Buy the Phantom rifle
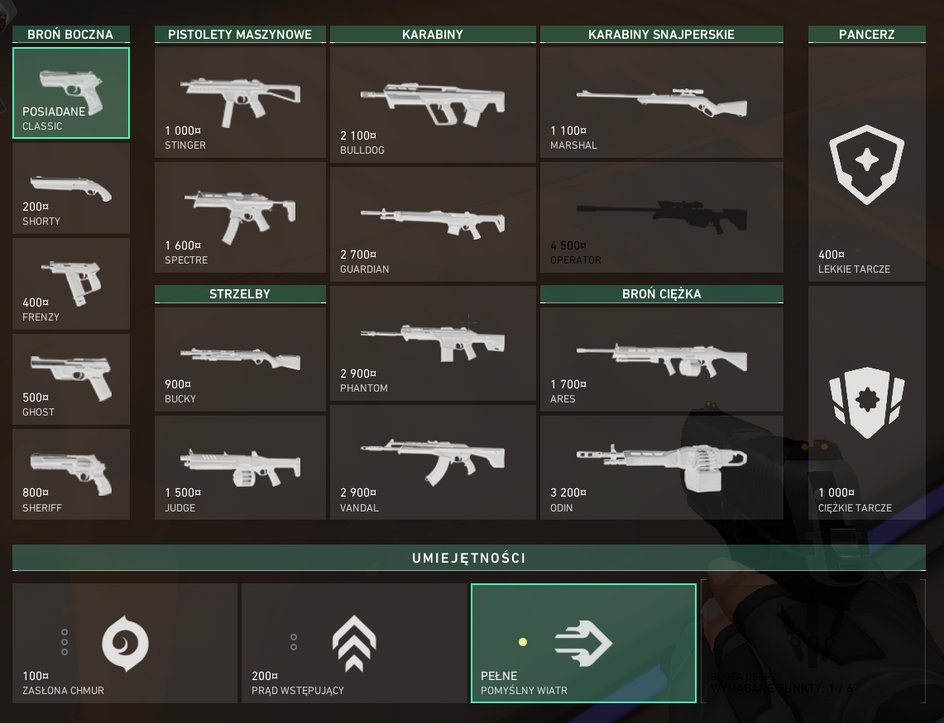Screen dimensions: 944x723 432,342
